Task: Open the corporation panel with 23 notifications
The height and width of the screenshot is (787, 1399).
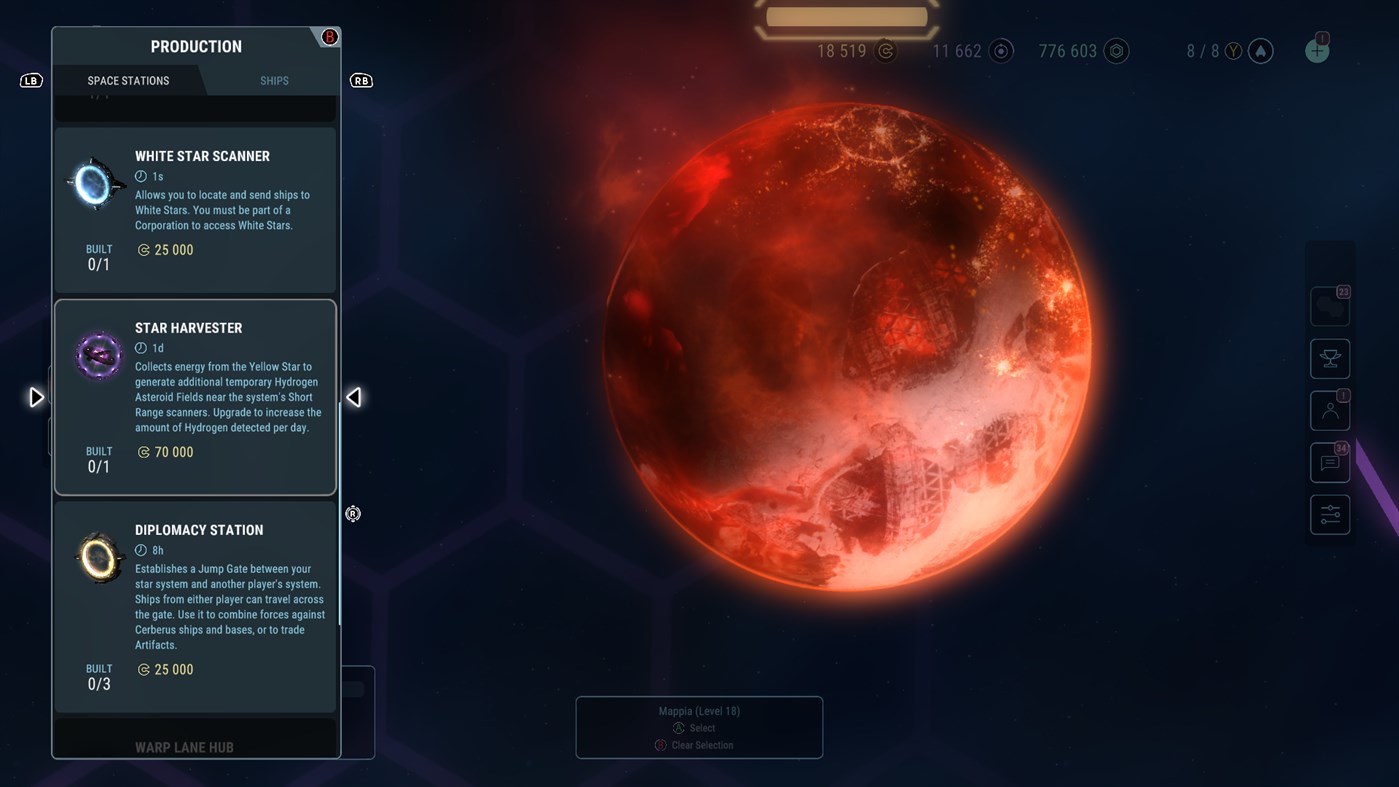Action: (x=1329, y=306)
